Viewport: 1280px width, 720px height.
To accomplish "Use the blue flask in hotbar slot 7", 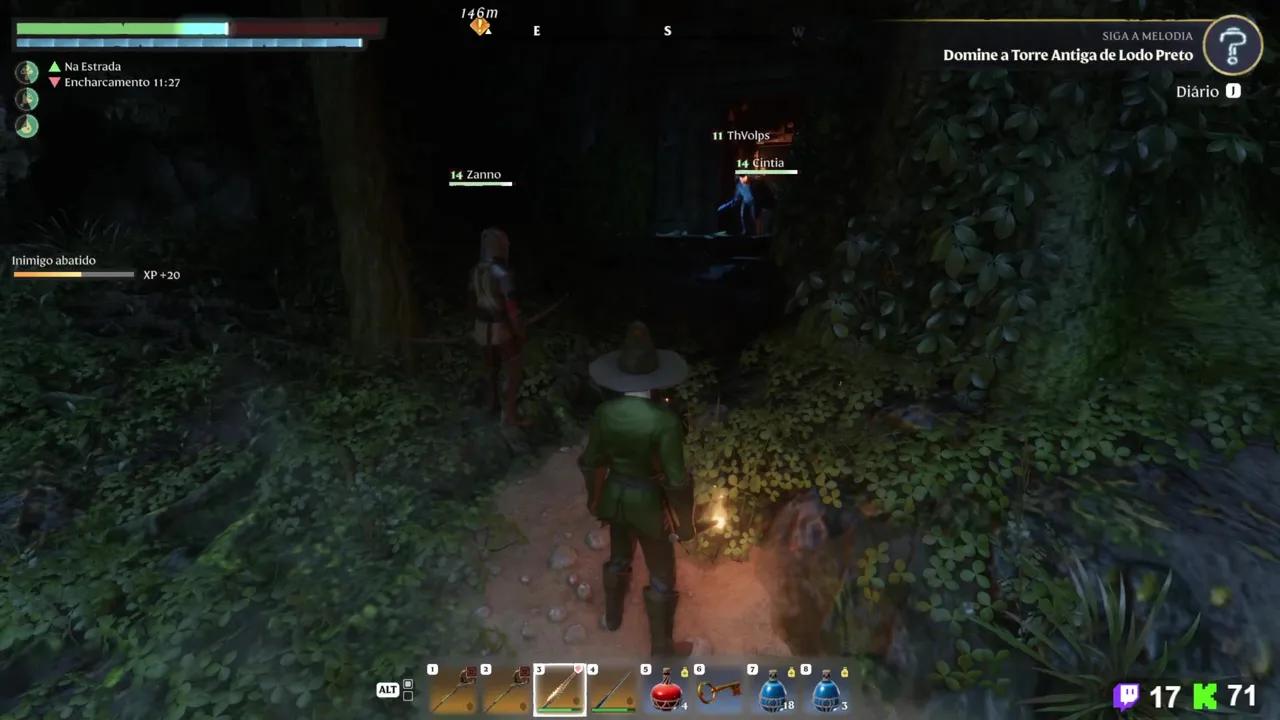I will (x=773, y=690).
